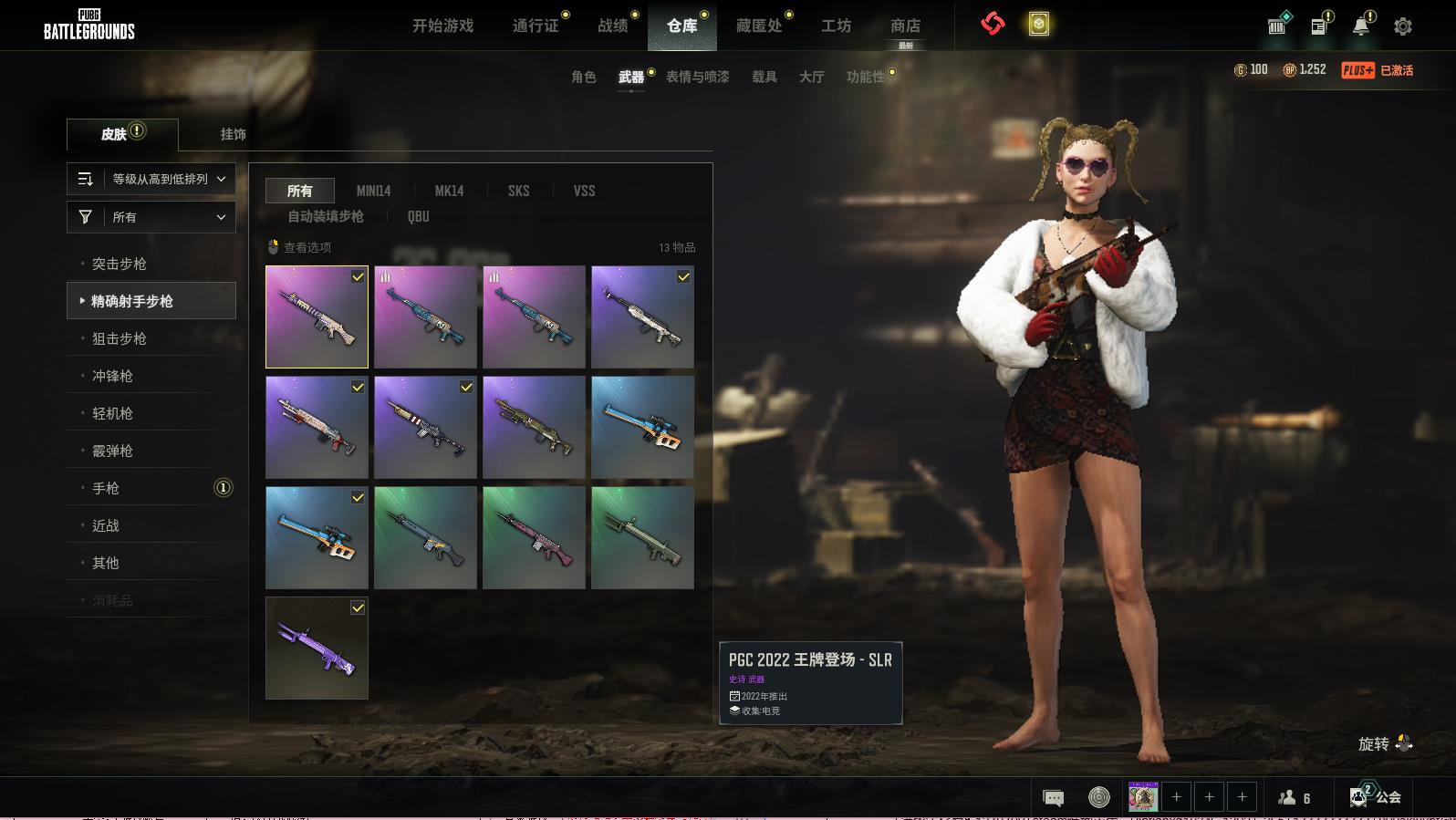This screenshot has width=1456, height=820.
Task: Choose the 突击步枪 weapon category
Action: [x=120, y=264]
